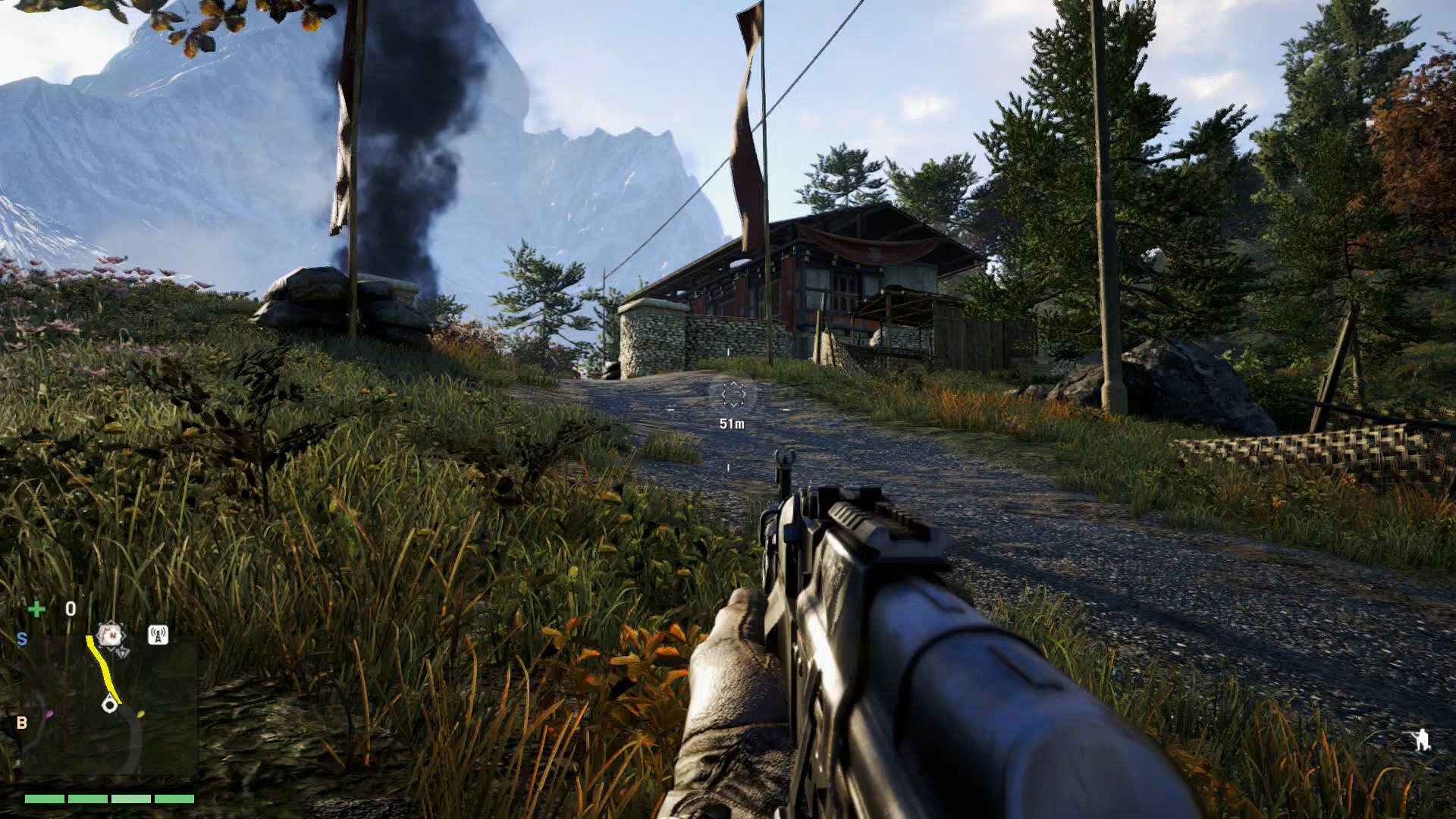Select the ammo counter showing 0
This screenshot has width=1456, height=819.
click(71, 609)
